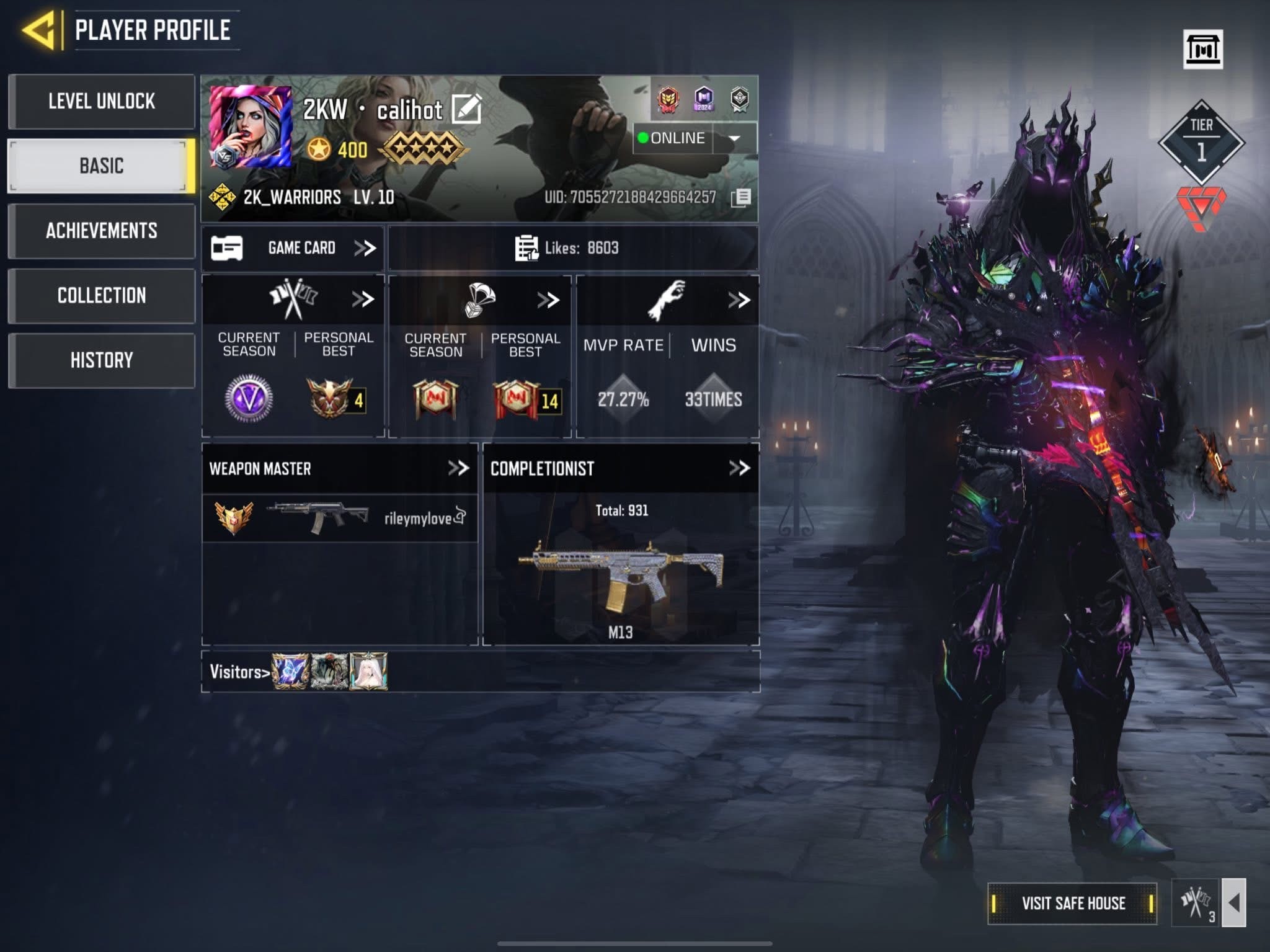The height and width of the screenshot is (952, 1270).
Task: View the History tab
Action: tap(102, 360)
